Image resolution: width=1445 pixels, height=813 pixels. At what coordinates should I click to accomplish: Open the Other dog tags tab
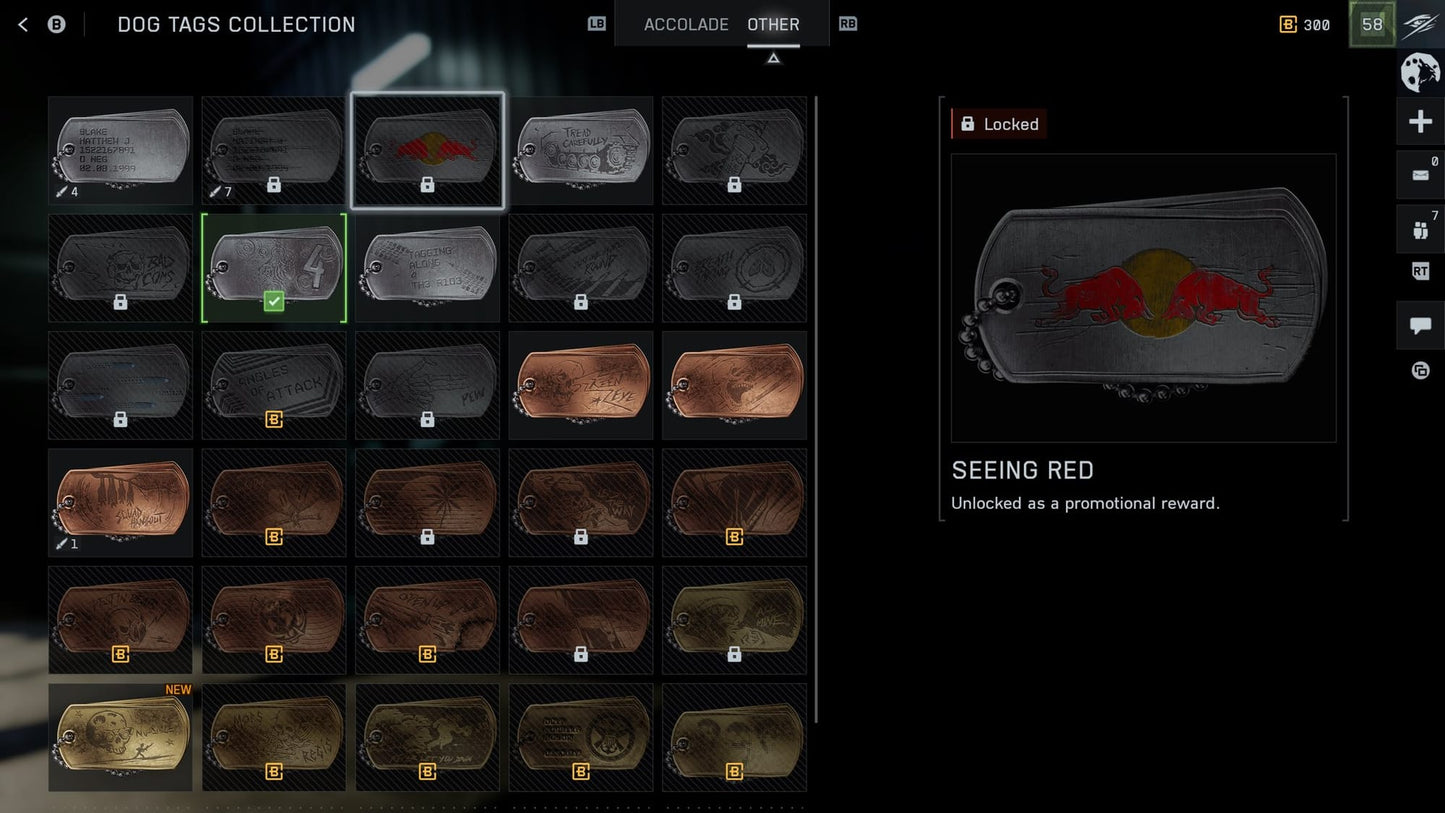tap(773, 25)
